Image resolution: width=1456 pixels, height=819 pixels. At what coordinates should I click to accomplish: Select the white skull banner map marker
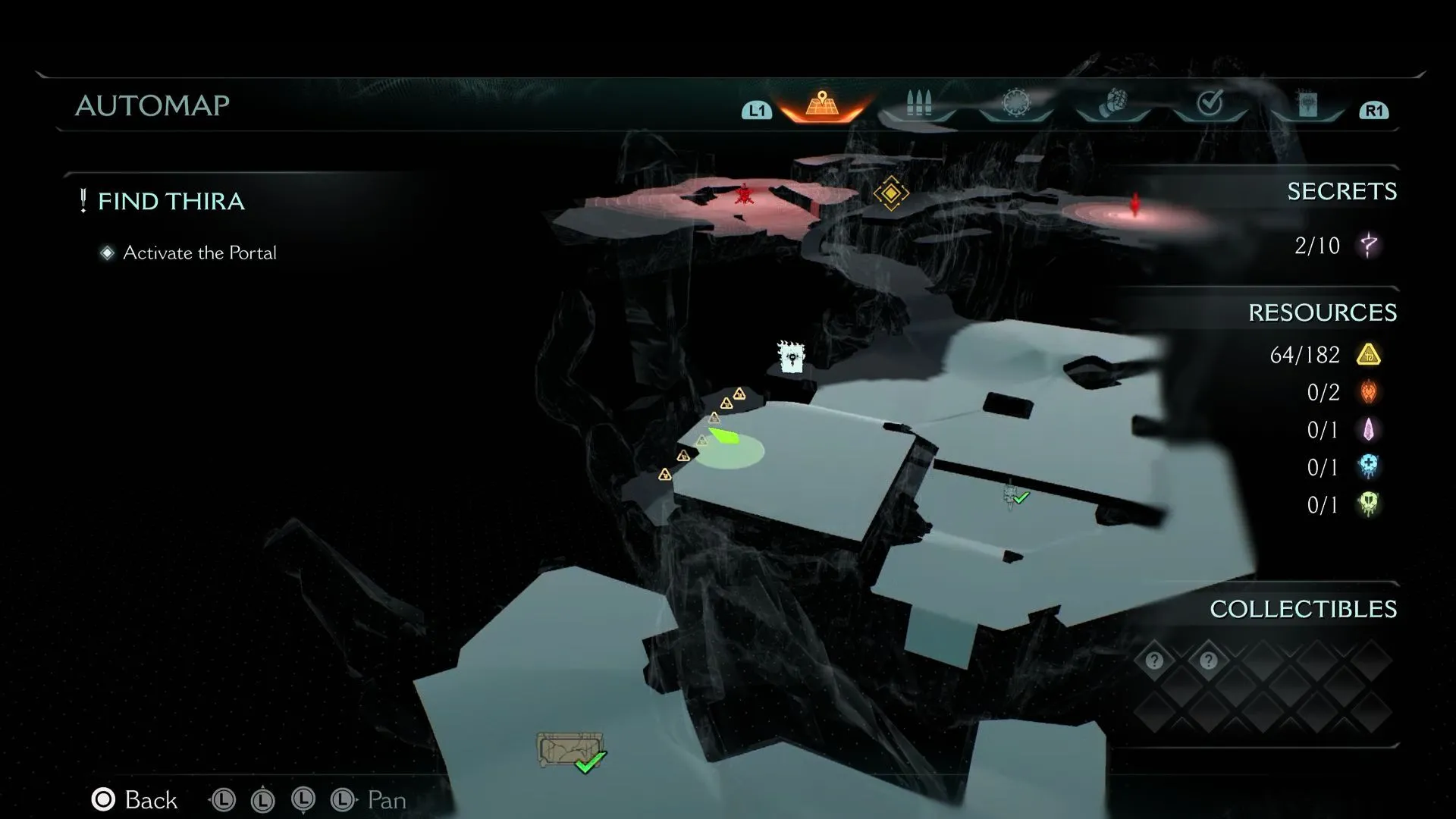[x=791, y=356]
